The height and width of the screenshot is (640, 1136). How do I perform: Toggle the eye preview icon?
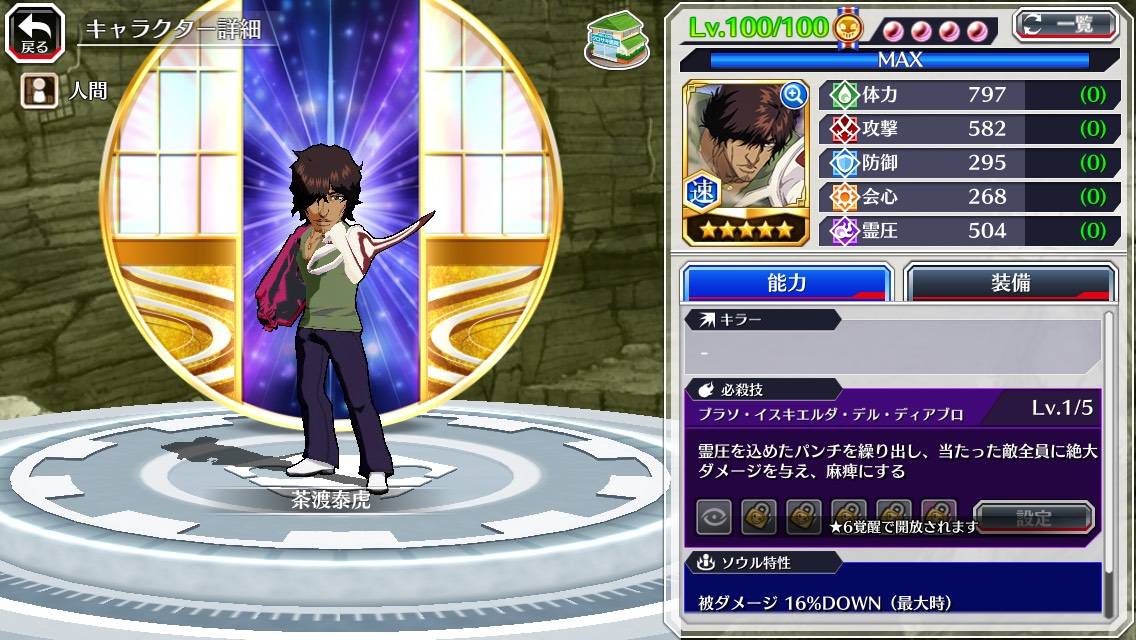pyautogui.click(x=714, y=518)
